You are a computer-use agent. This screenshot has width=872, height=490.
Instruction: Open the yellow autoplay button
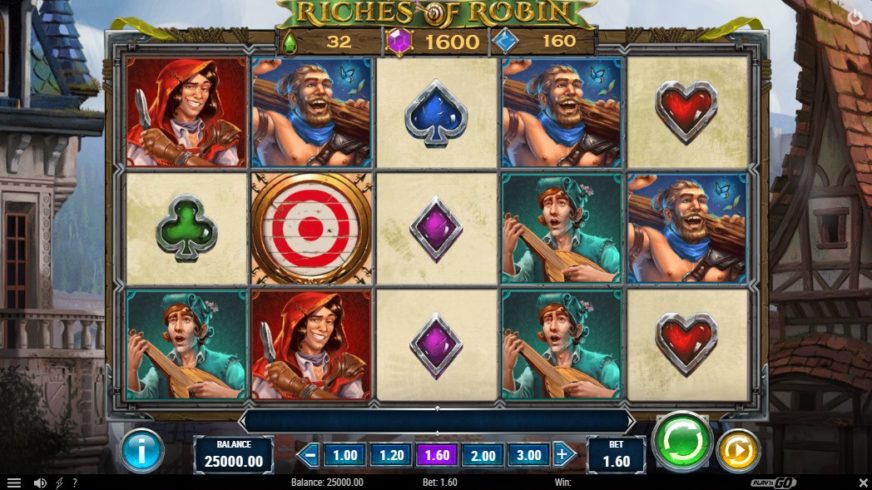(739, 450)
